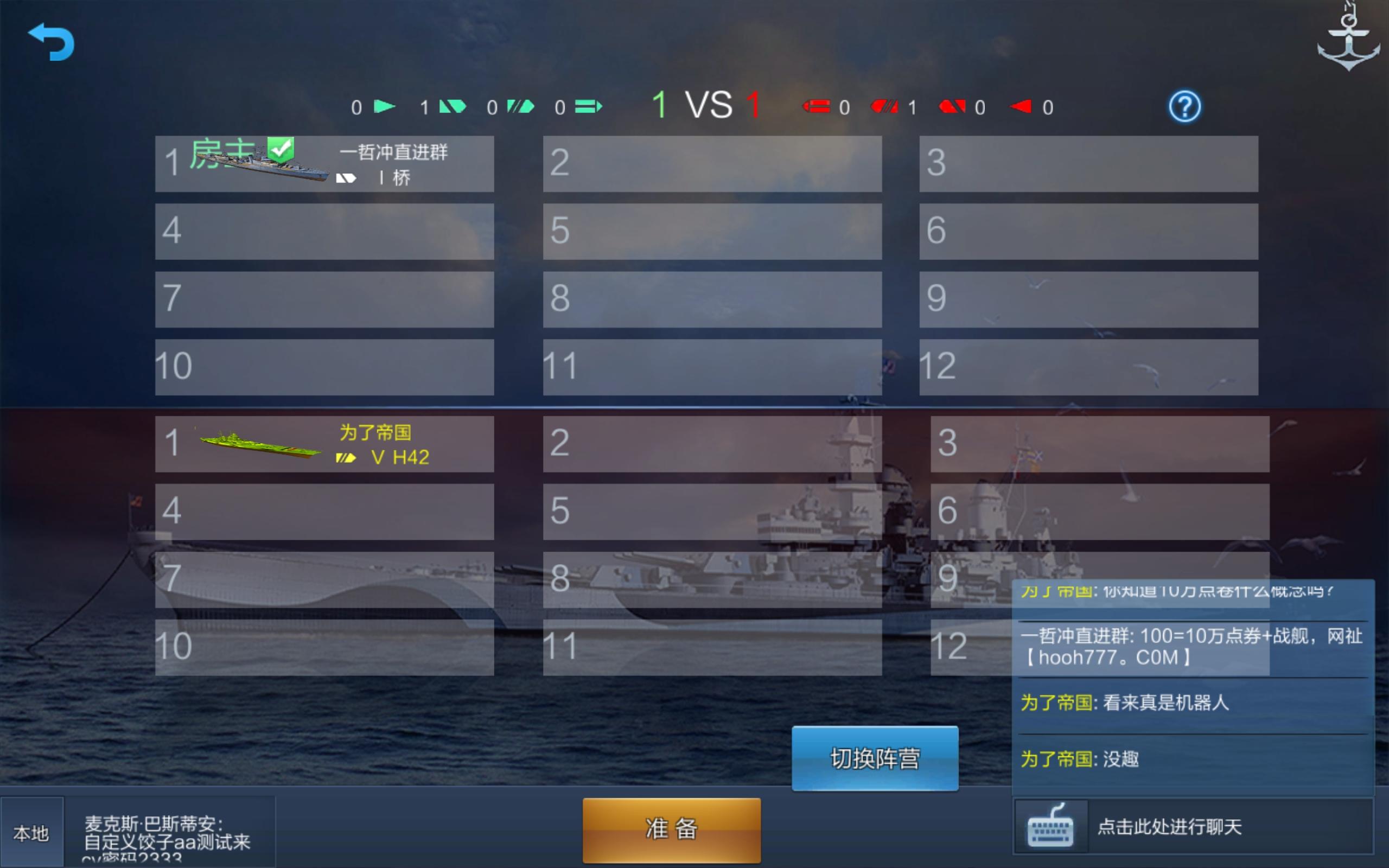Click the 切换阵营 switch-side button
Screen dimensions: 1389x868
pyautogui.click(x=874, y=759)
